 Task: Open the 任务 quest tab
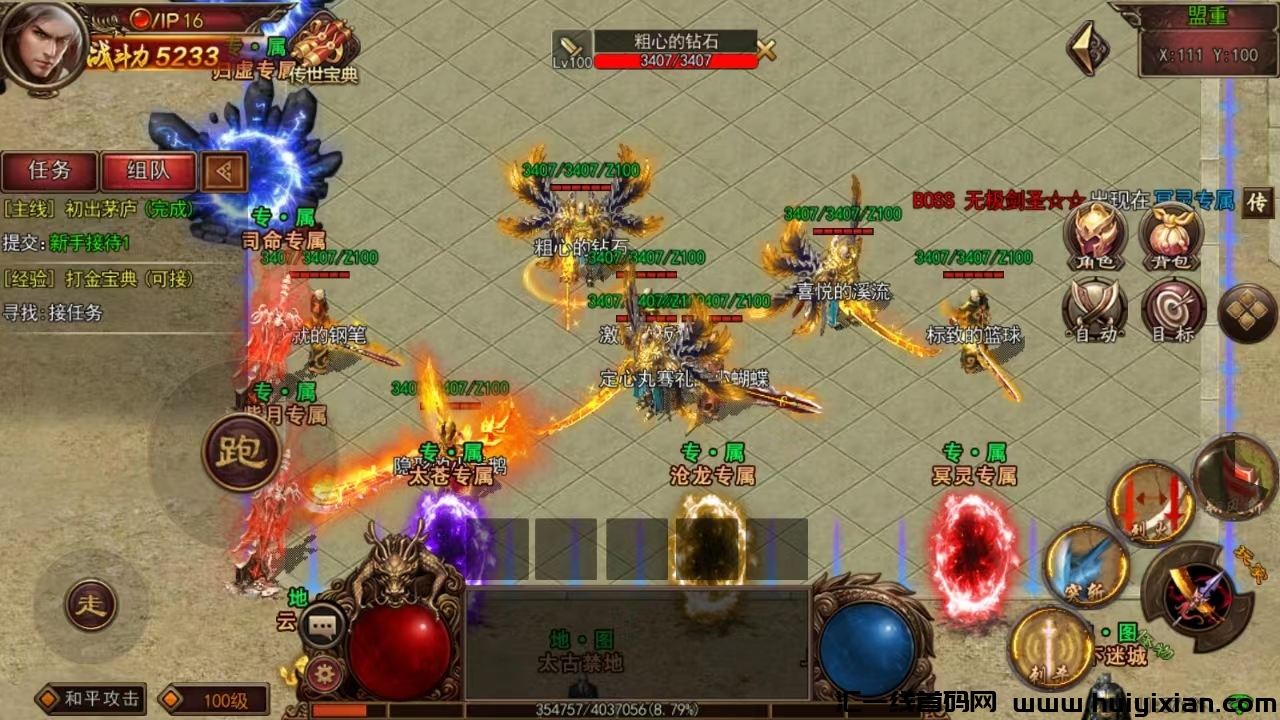[49, 171]
